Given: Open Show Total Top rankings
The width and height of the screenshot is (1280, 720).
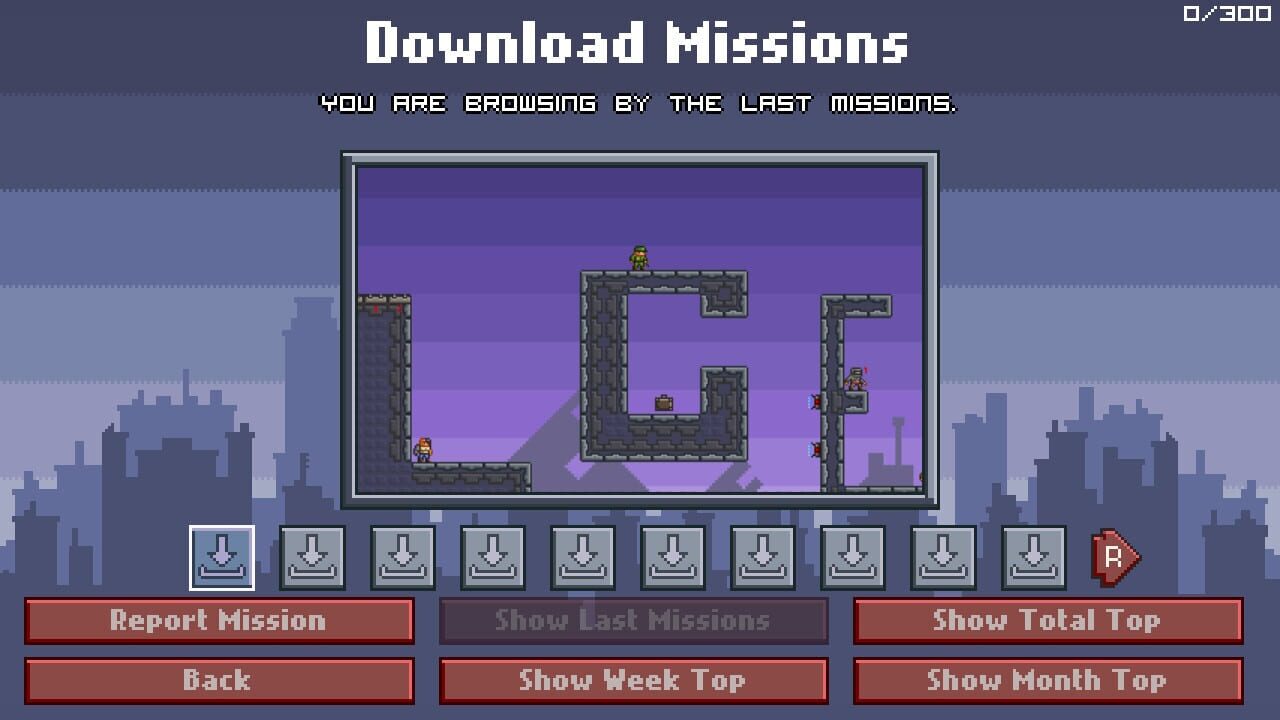Looking at the screenshot, I should click(x=1049, y=620).
